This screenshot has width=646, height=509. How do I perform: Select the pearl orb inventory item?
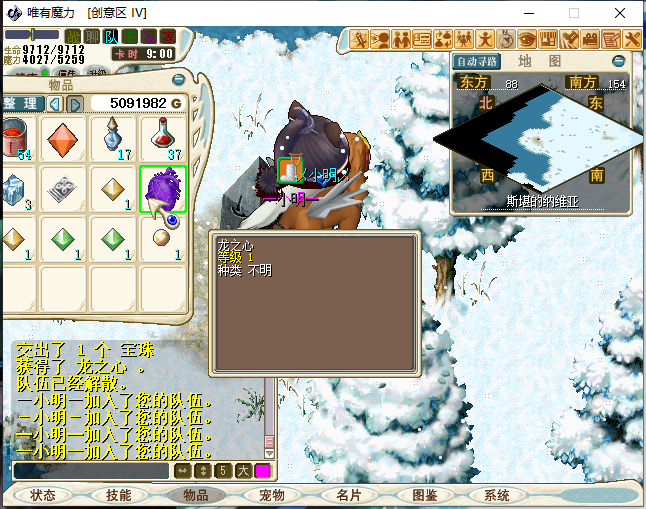162,239
